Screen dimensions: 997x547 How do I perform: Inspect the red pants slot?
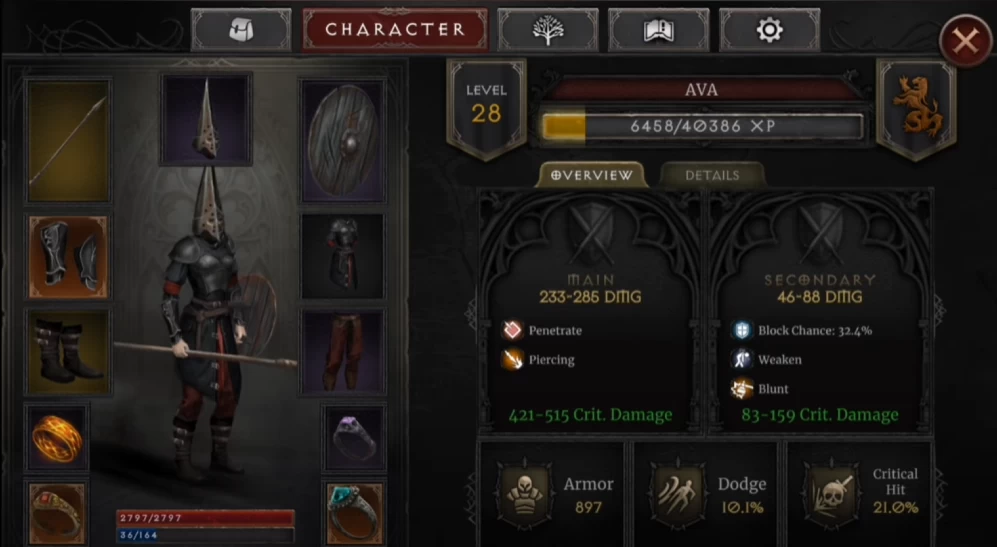[342, 351]
